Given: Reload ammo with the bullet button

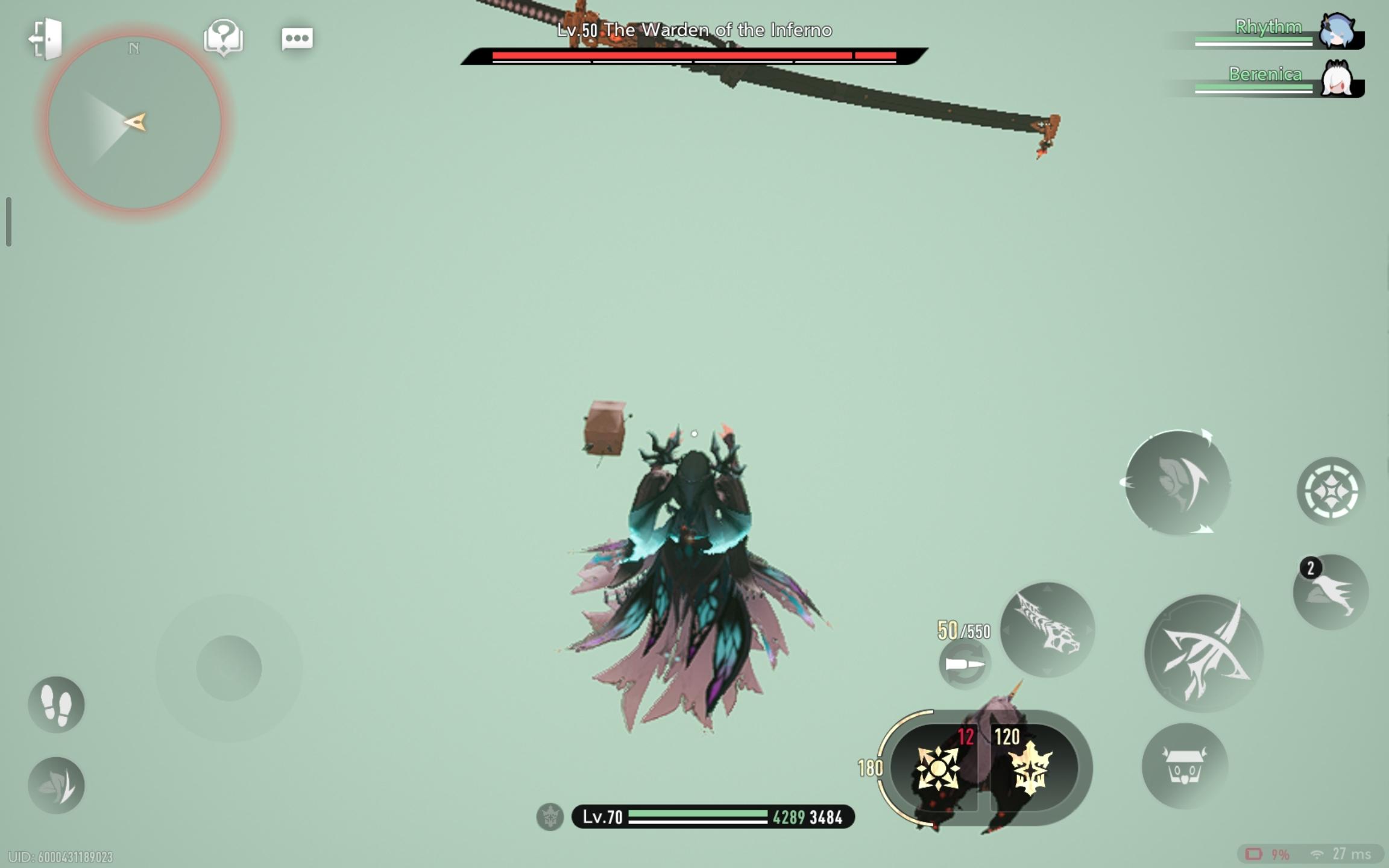Looking at the screenshot, I should 965,664.
